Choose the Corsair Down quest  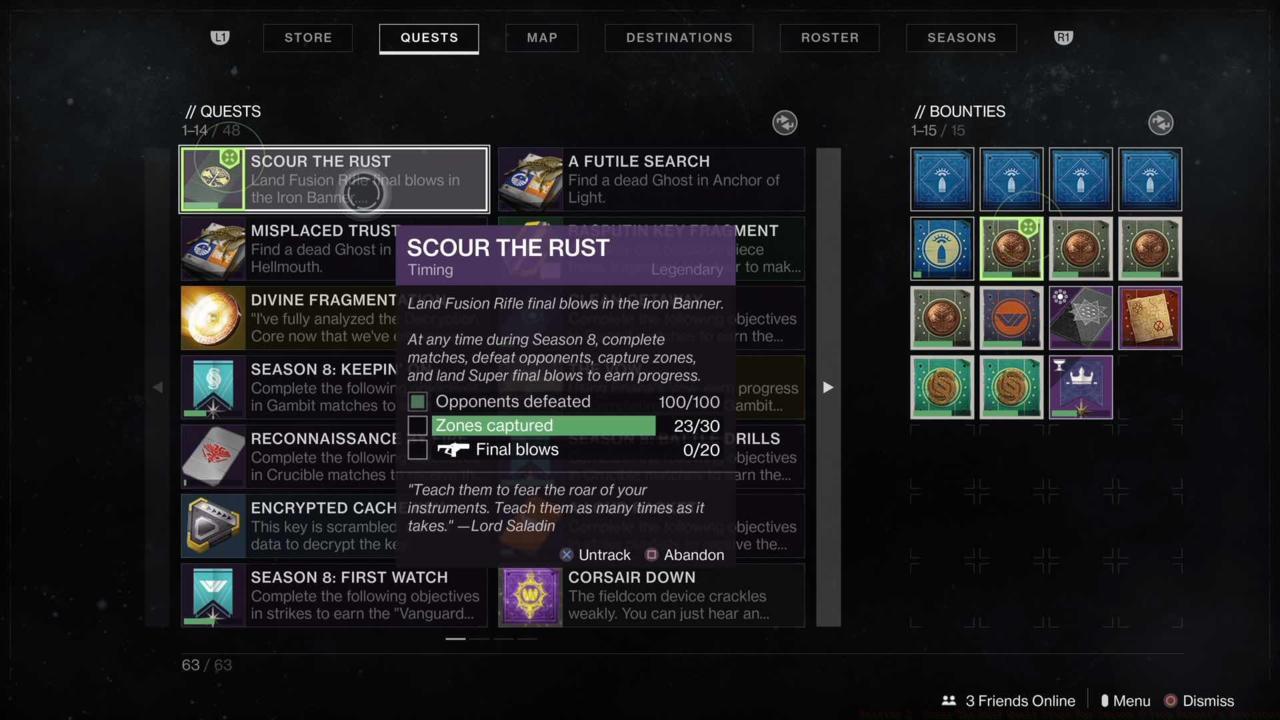pyautogui.click(x=651, y=595)
